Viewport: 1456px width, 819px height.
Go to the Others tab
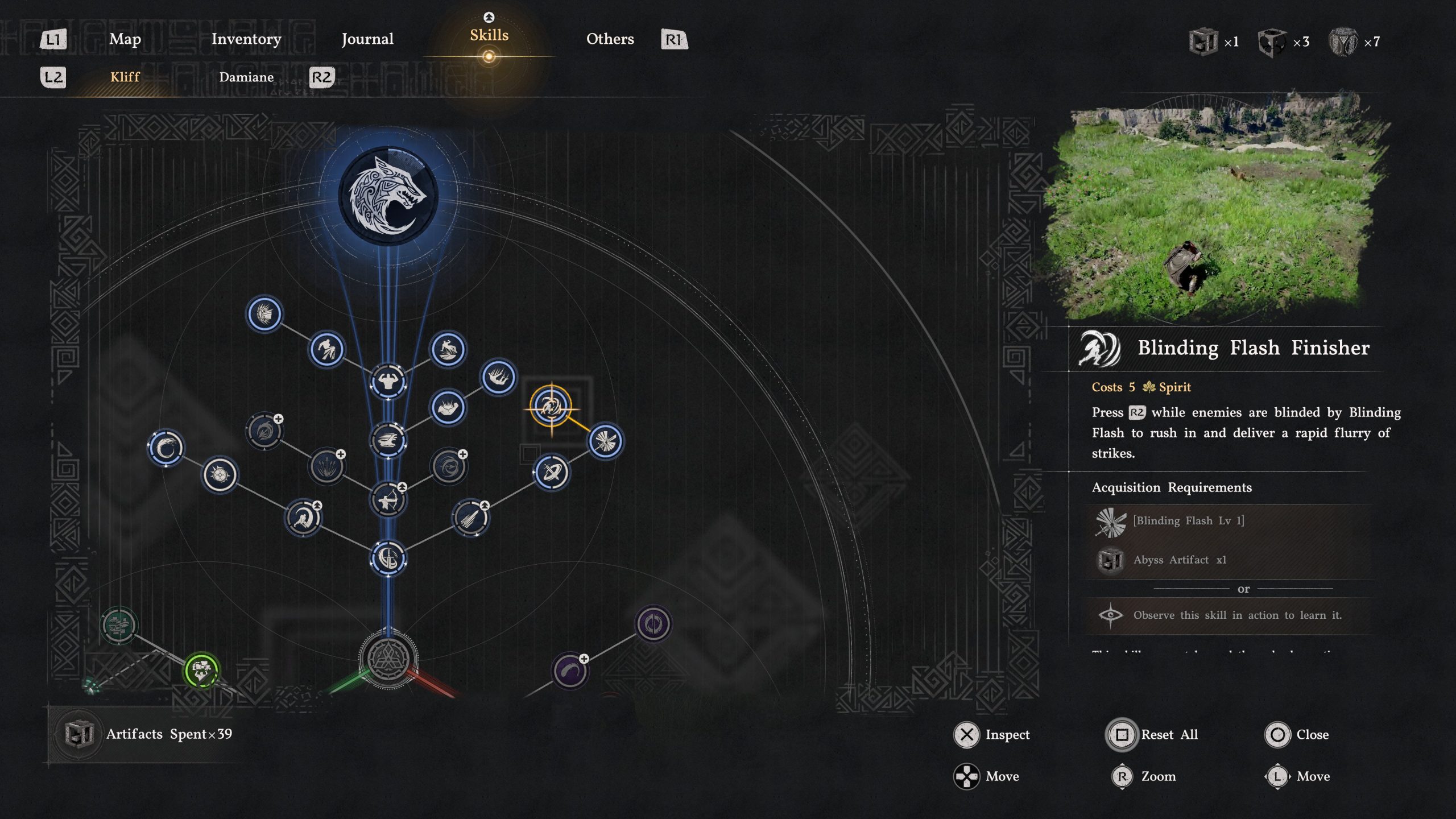click(x=610, y=39)
